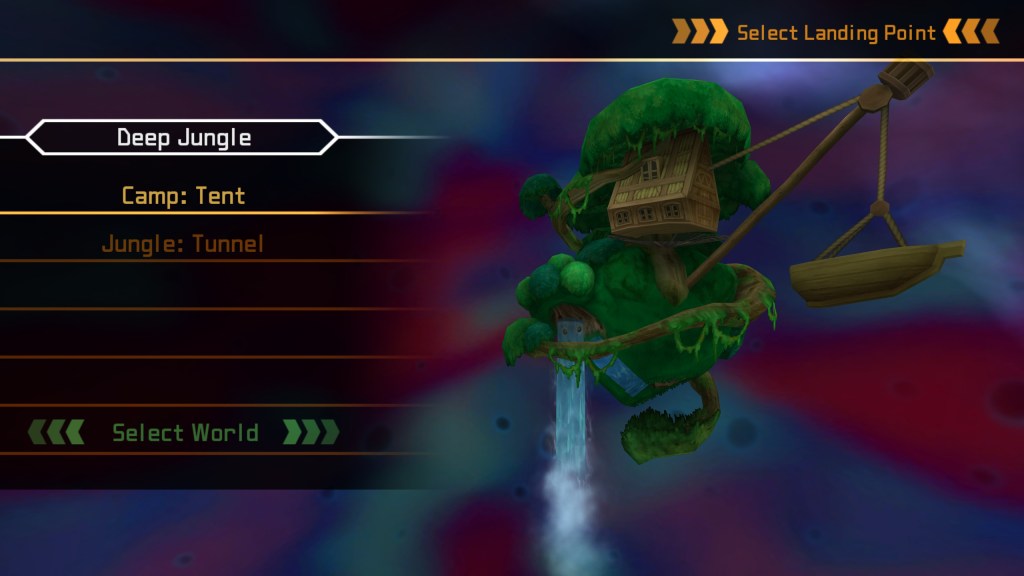Choose the Jungle: Tunnel landing point

coord(183,243)
